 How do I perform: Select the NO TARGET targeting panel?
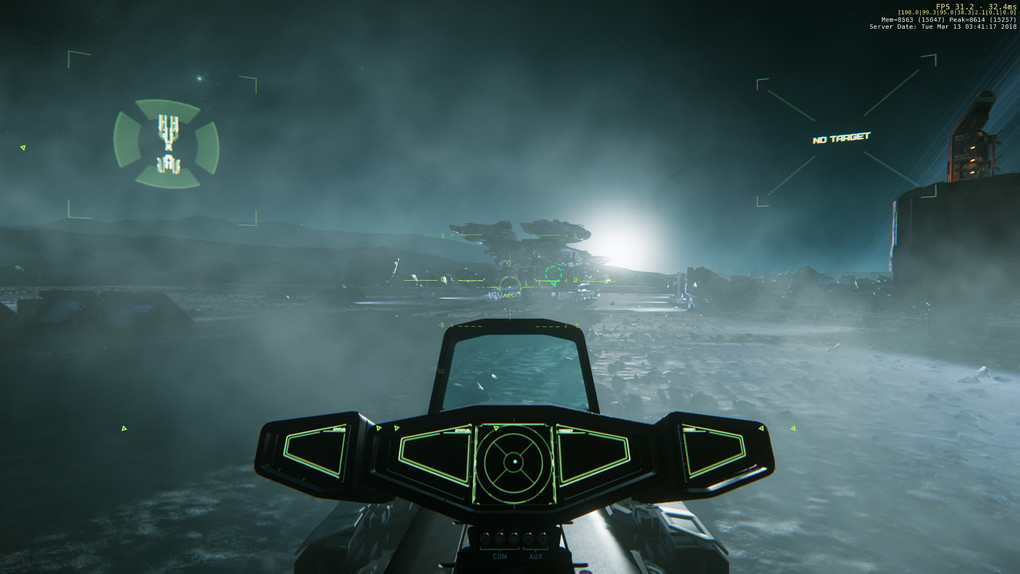(x=841, y=138)
